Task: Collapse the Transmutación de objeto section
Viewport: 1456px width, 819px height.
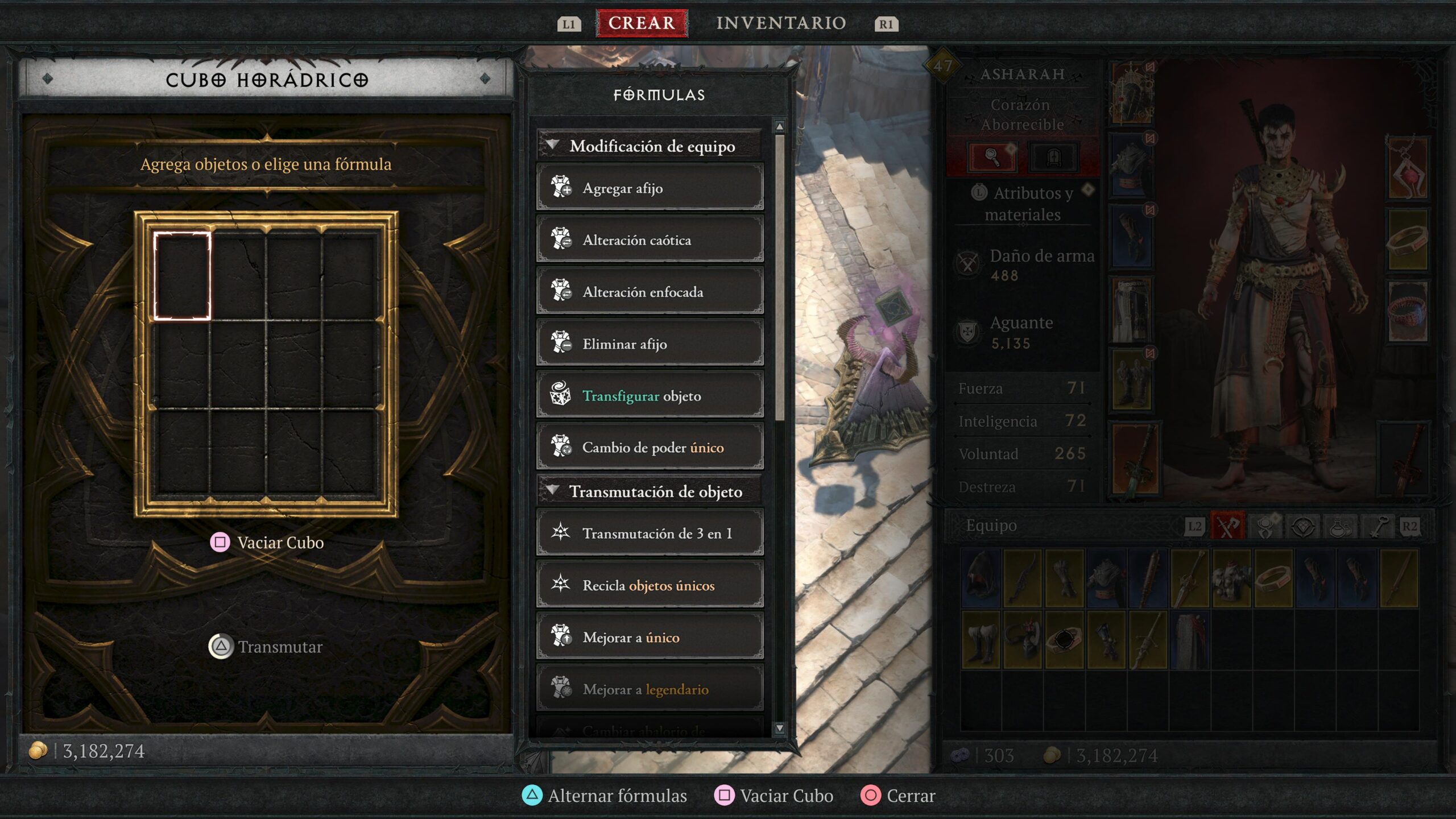Action: (552, 490)
